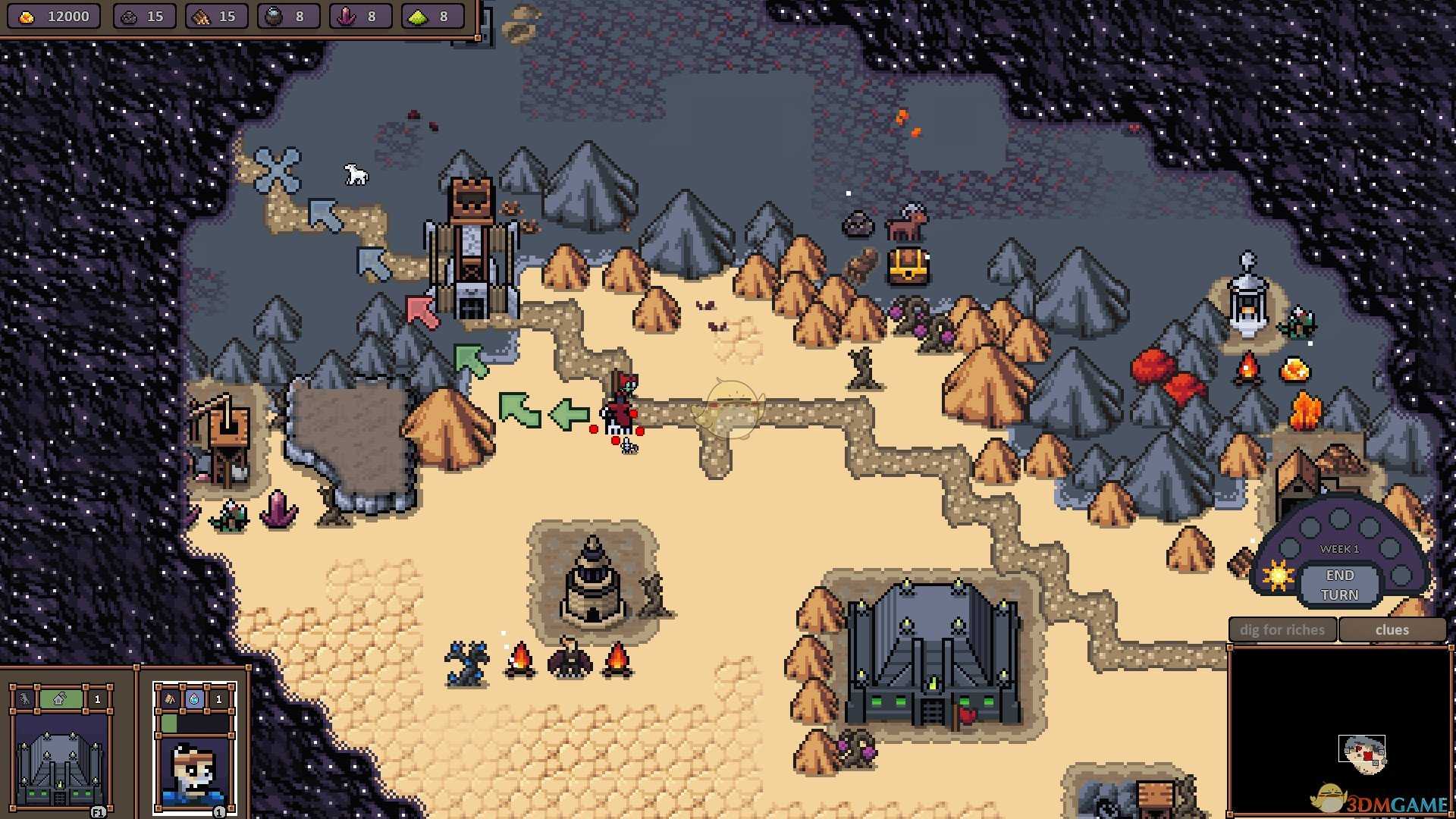Open the clues panel
The width and height of the screenshot is (1456, 819).
click(x=1392, y=630)
